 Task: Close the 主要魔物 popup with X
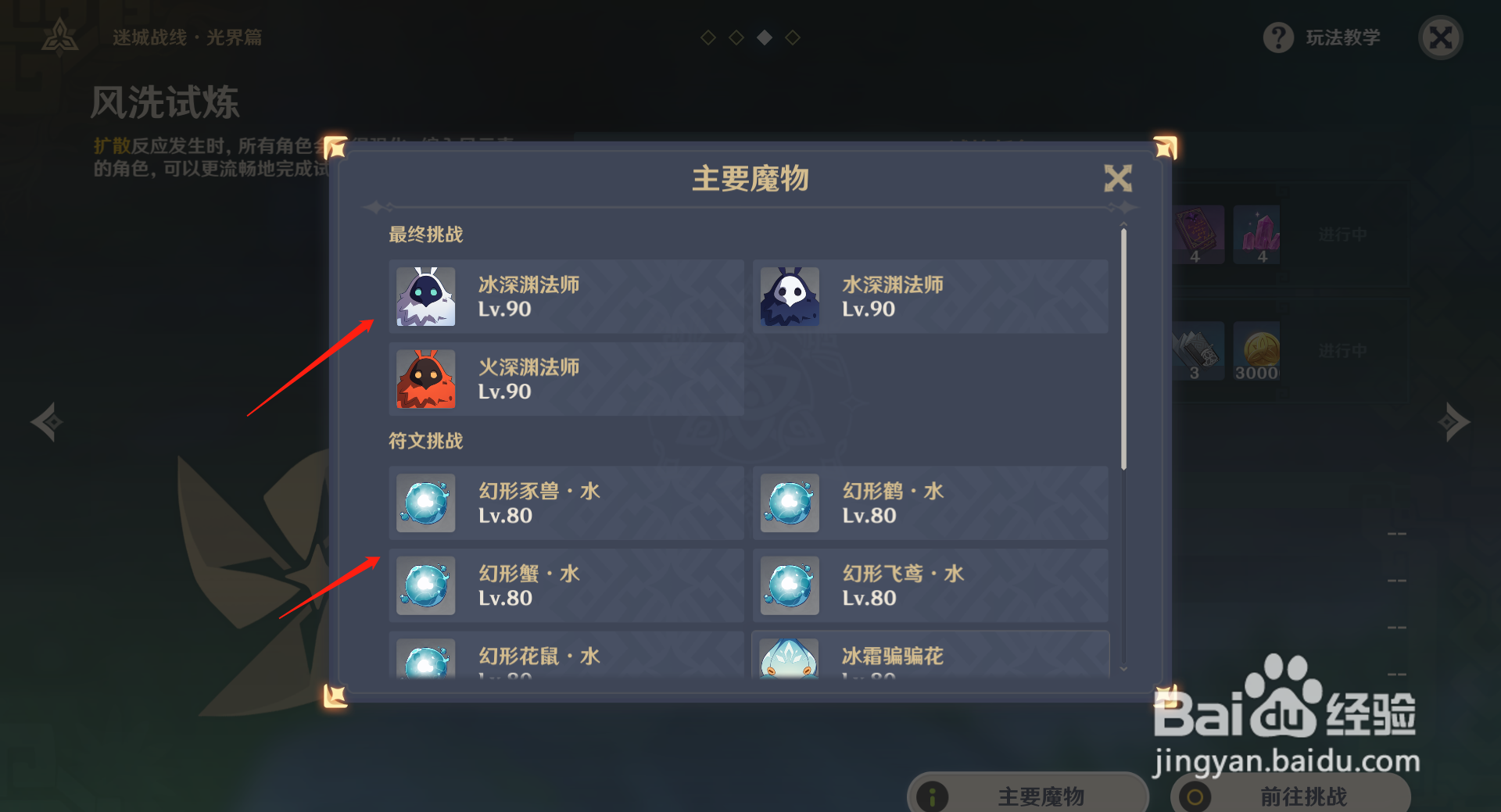1119,178
